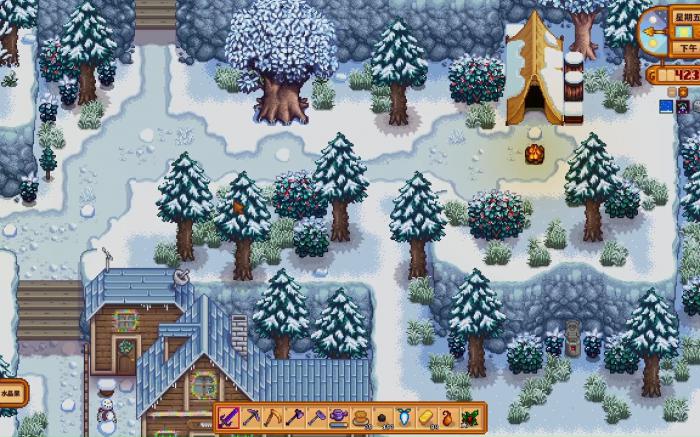This screenshot has height=437, width=700.
Task: Select the pickaxe hotbar slot
Action: coord(251,416)
